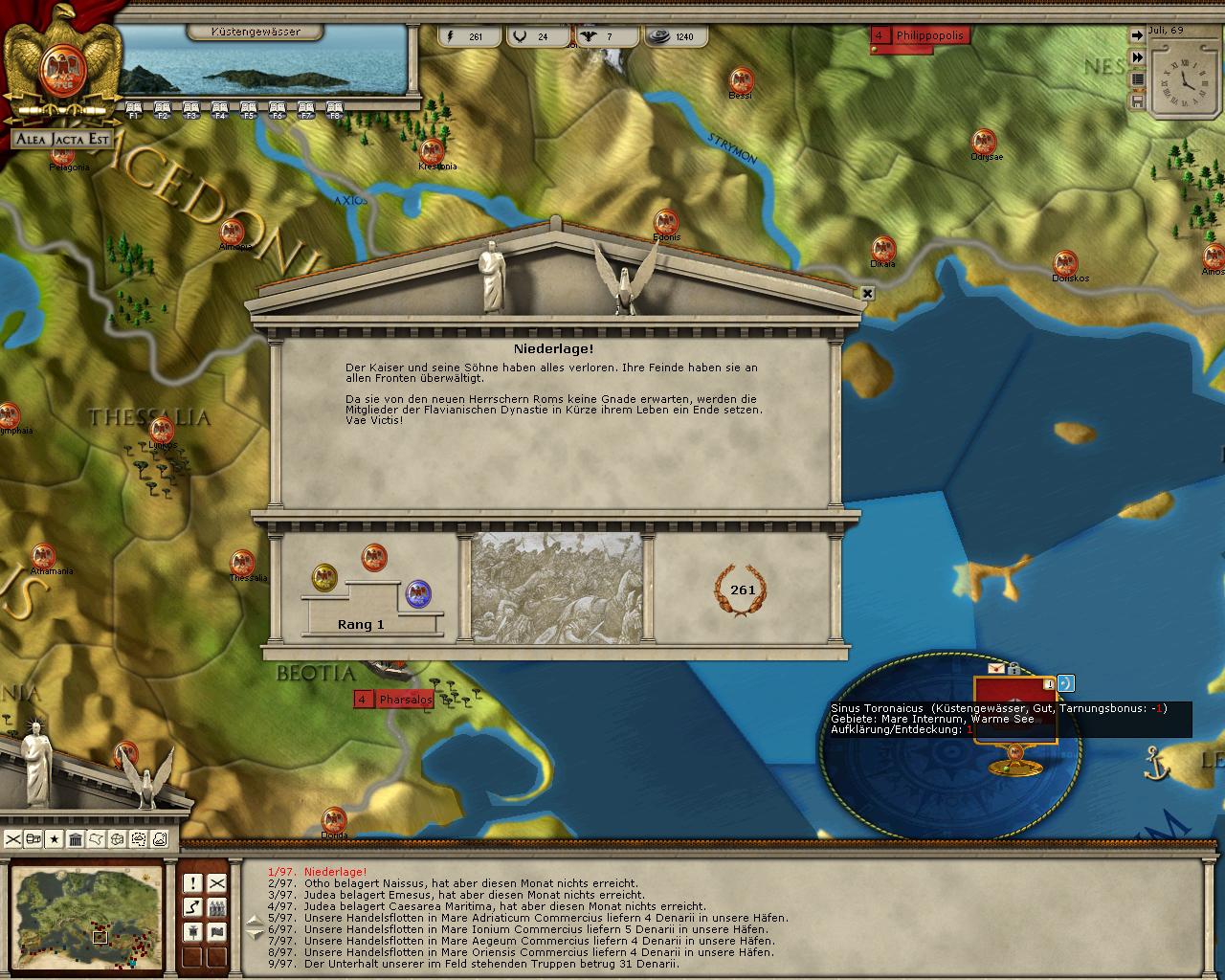Close the Niederlage defeat dialog
The width and height of the screenshot is (1225, 980).
tap(867, 294)
